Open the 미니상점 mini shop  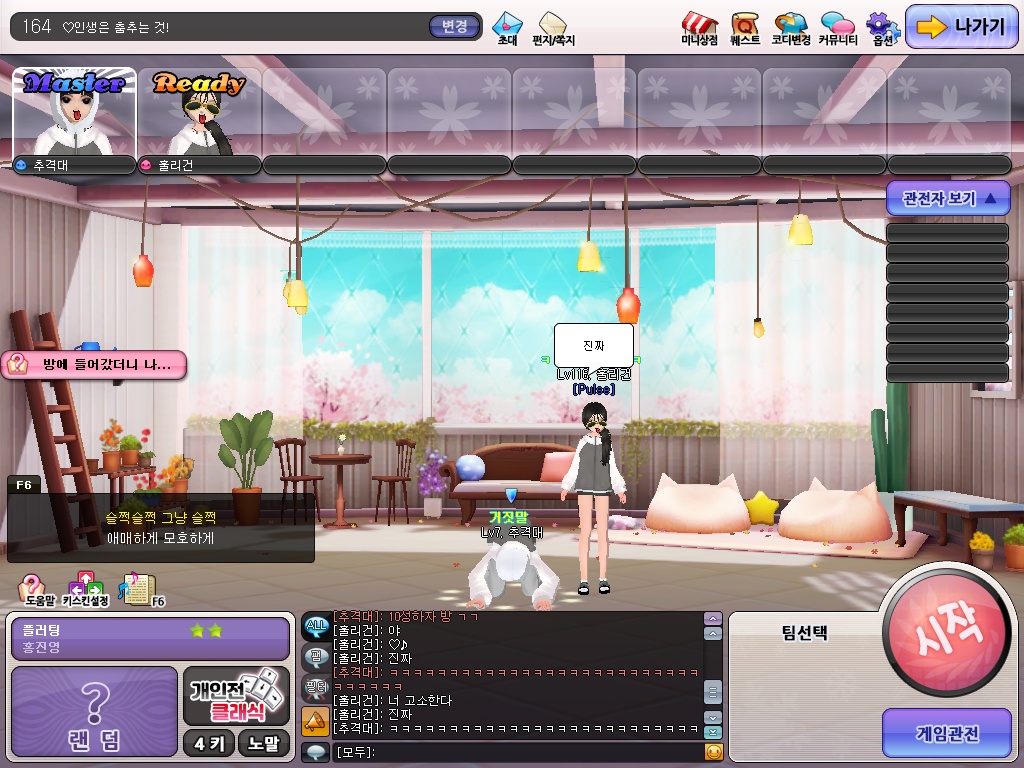pyautogui.click(x=699, y=28)
